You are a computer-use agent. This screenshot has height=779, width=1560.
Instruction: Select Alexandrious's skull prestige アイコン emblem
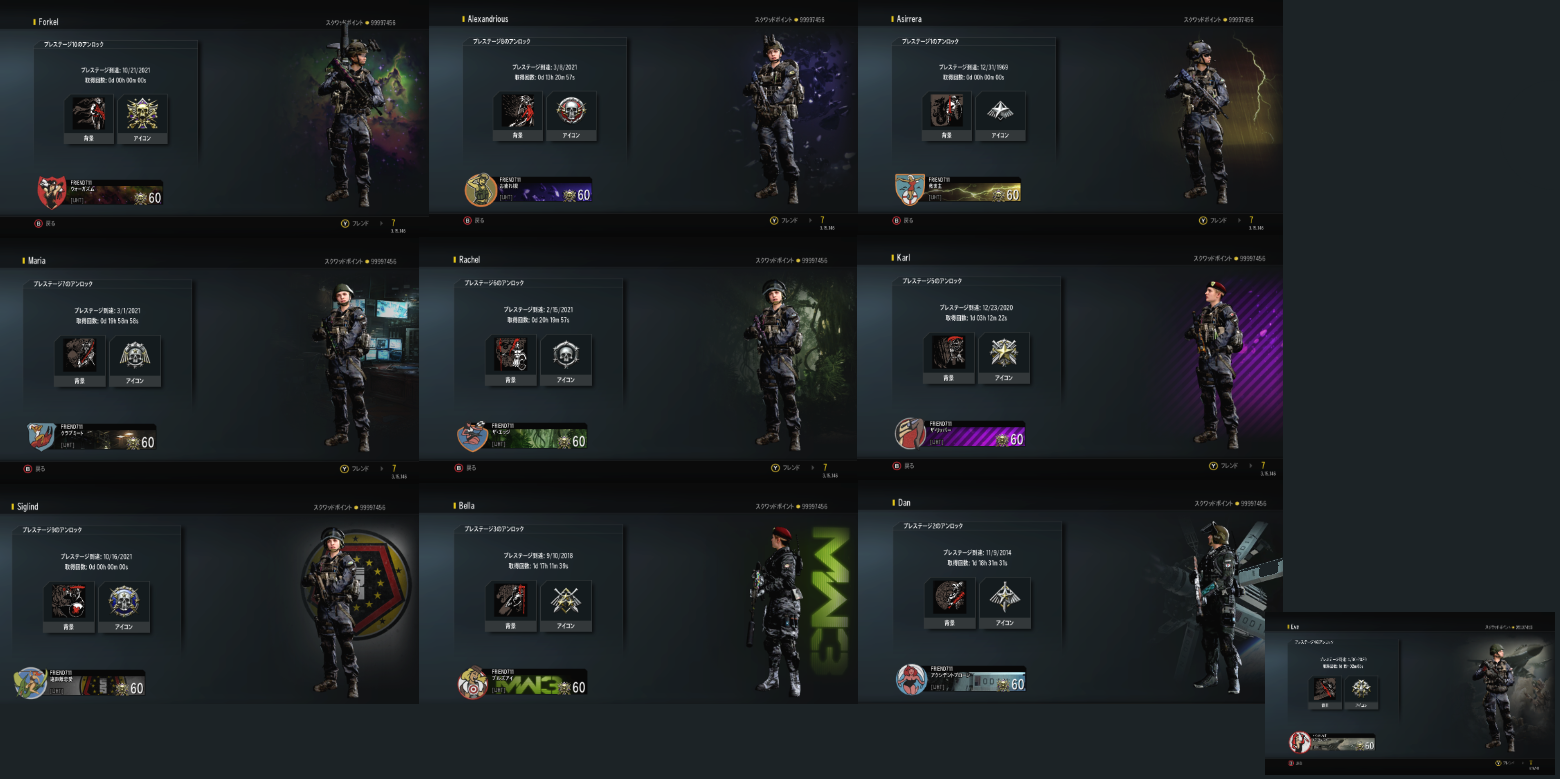pos(572,110)
